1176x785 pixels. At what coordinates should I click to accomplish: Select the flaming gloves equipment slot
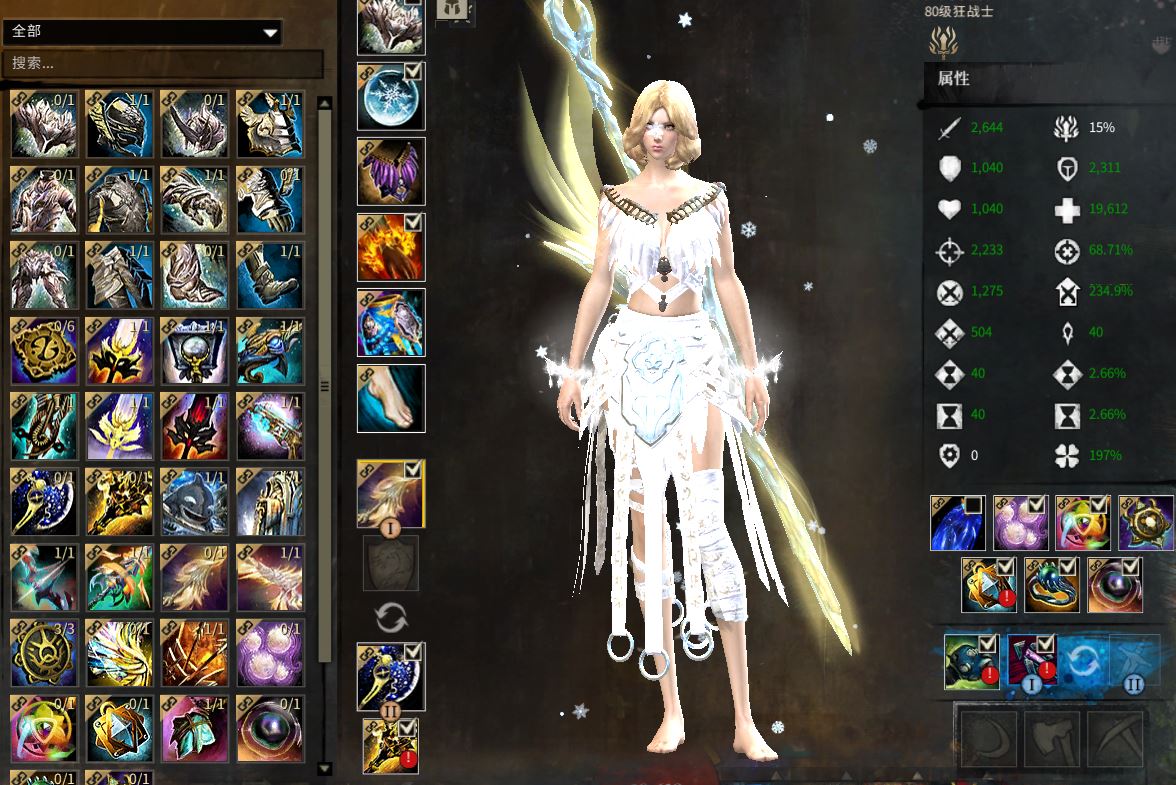tap(391, 247)
